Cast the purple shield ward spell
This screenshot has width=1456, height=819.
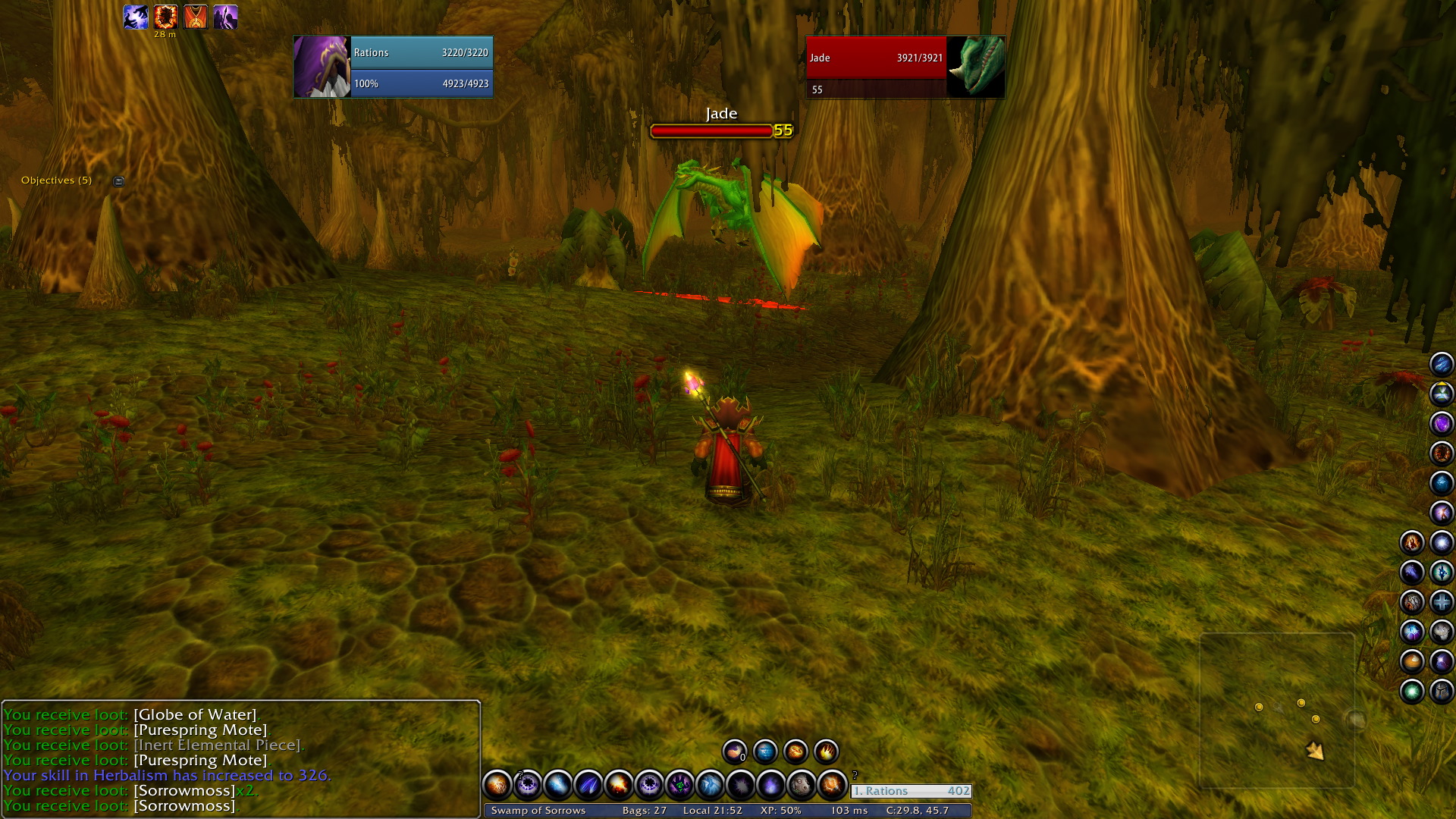1442,423
